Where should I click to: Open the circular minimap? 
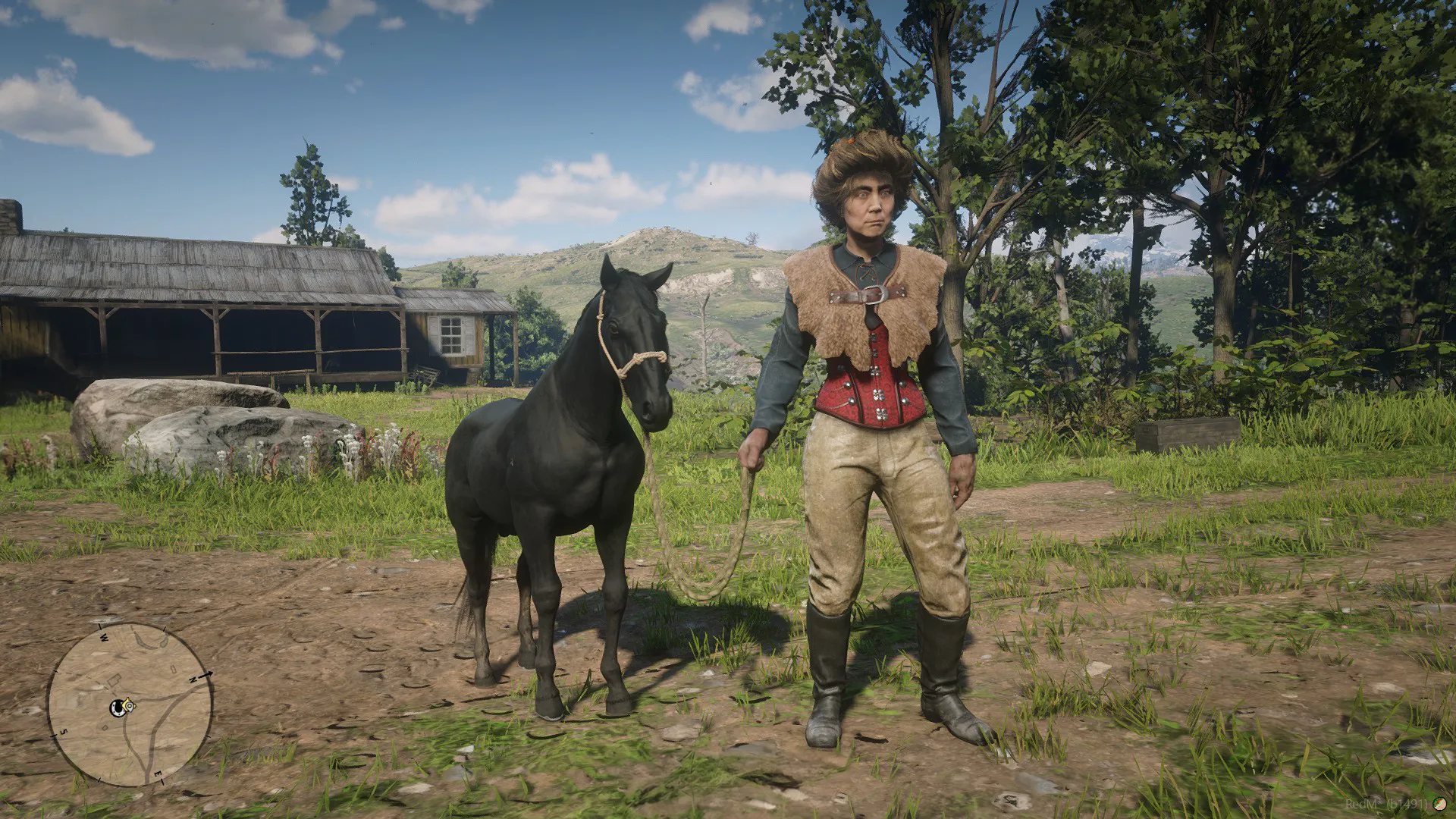[x=130, y=705]
